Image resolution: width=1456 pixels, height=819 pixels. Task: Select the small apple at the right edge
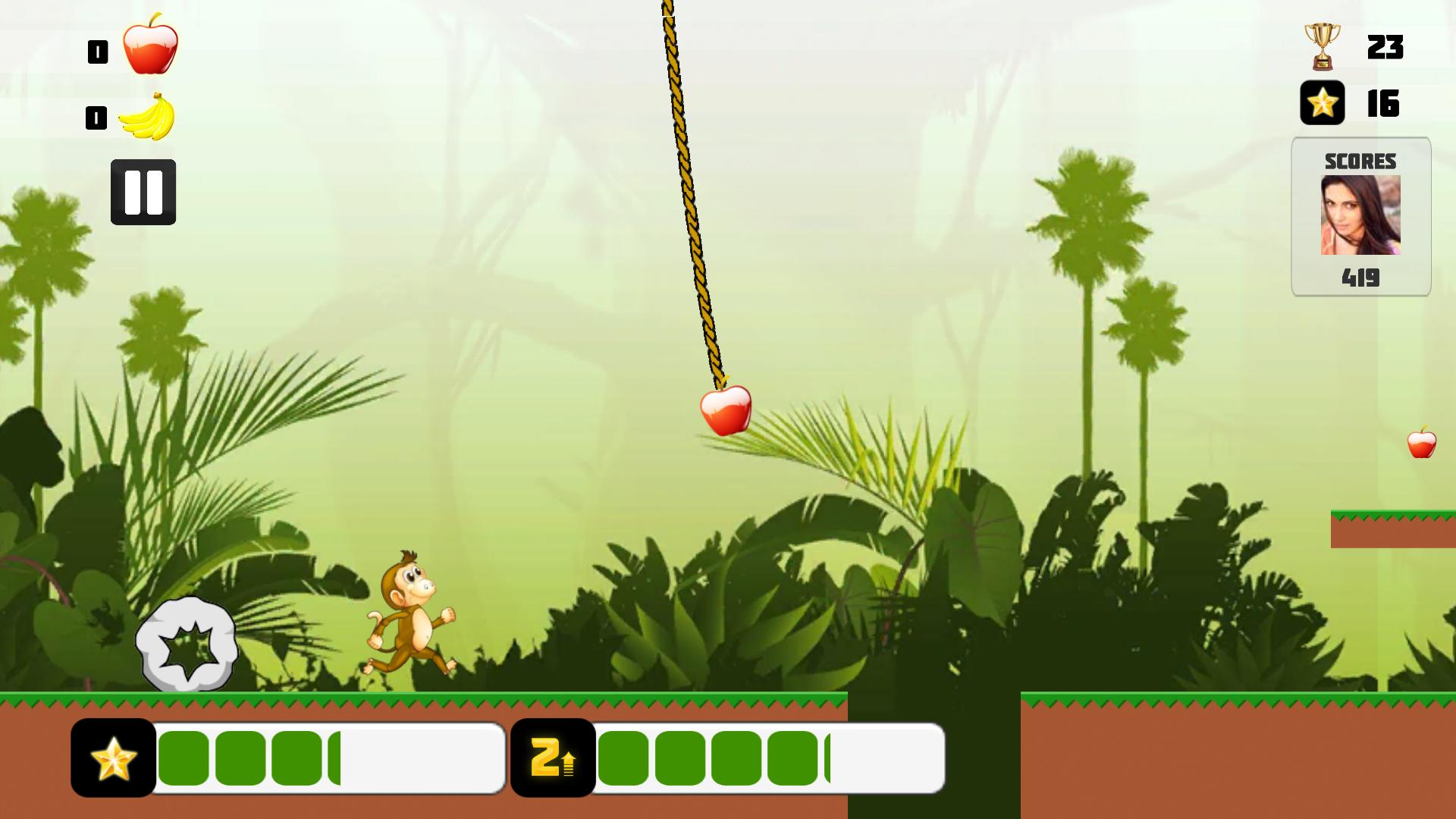1422,445
